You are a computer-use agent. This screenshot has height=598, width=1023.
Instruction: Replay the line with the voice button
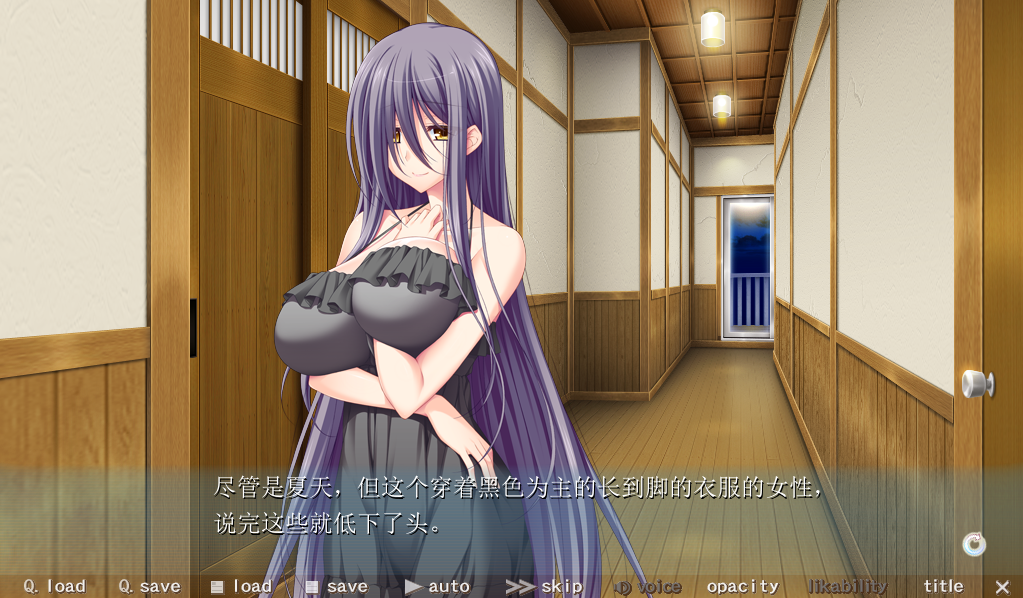tap(647, 587)
